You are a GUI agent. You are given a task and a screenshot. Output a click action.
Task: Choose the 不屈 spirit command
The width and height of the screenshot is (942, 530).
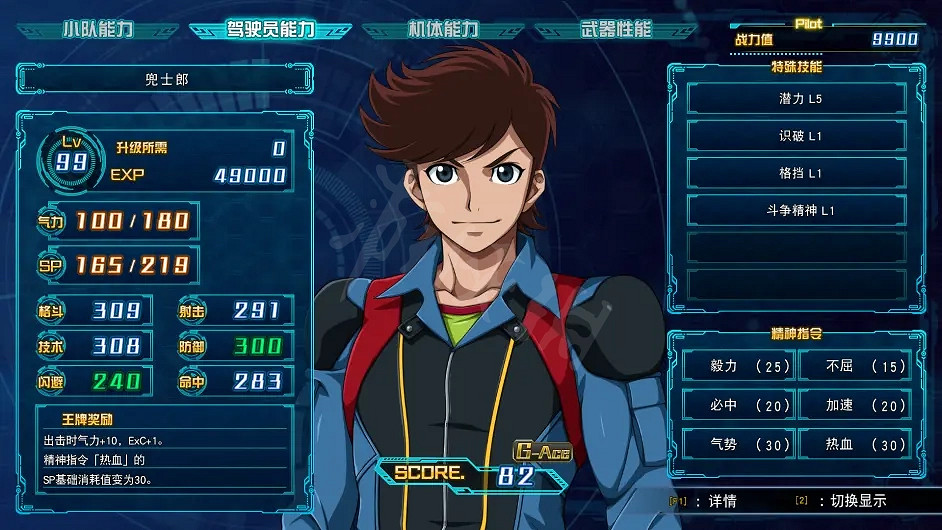854,366
